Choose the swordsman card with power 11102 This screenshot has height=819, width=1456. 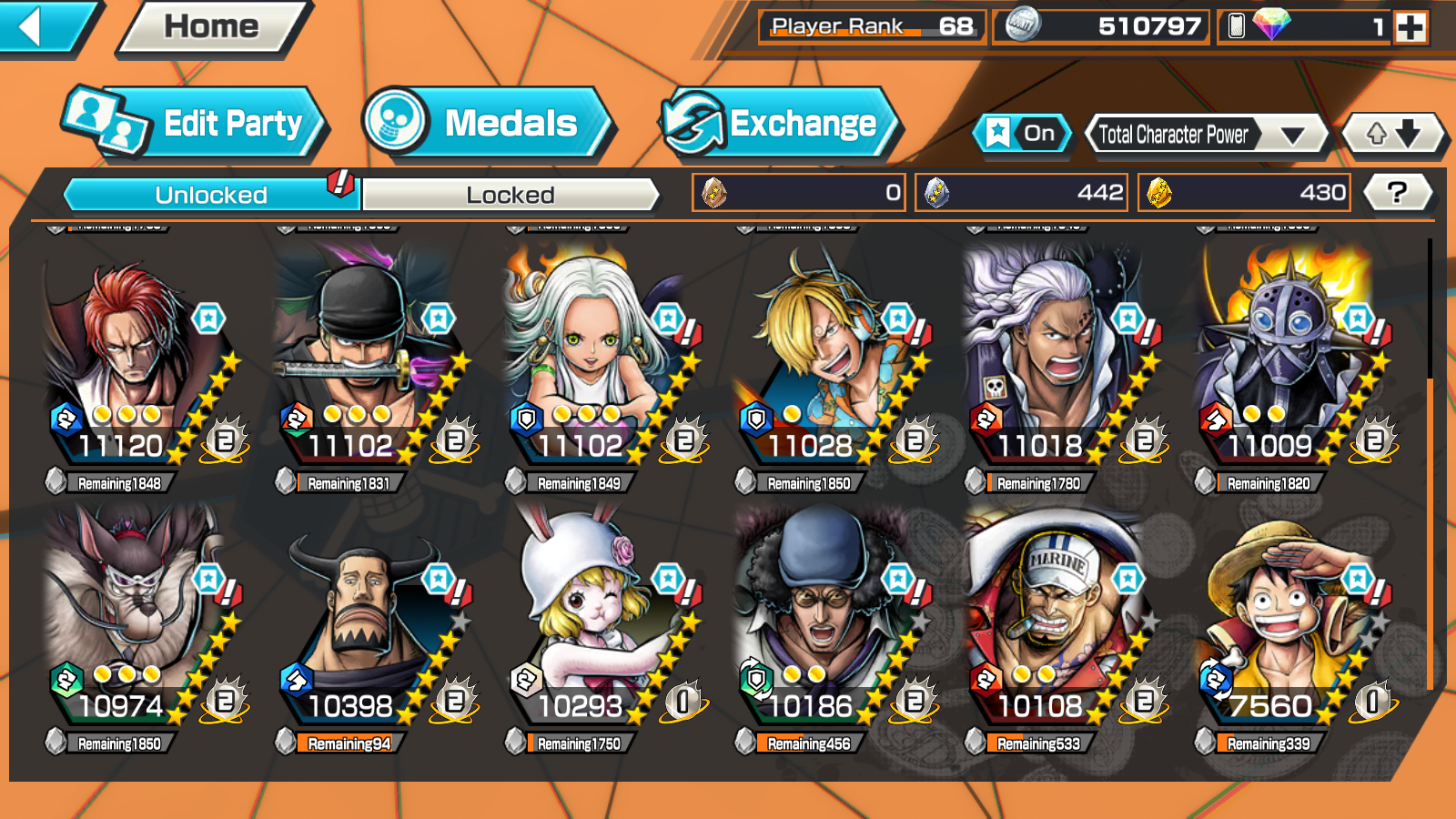click(366, 364)
